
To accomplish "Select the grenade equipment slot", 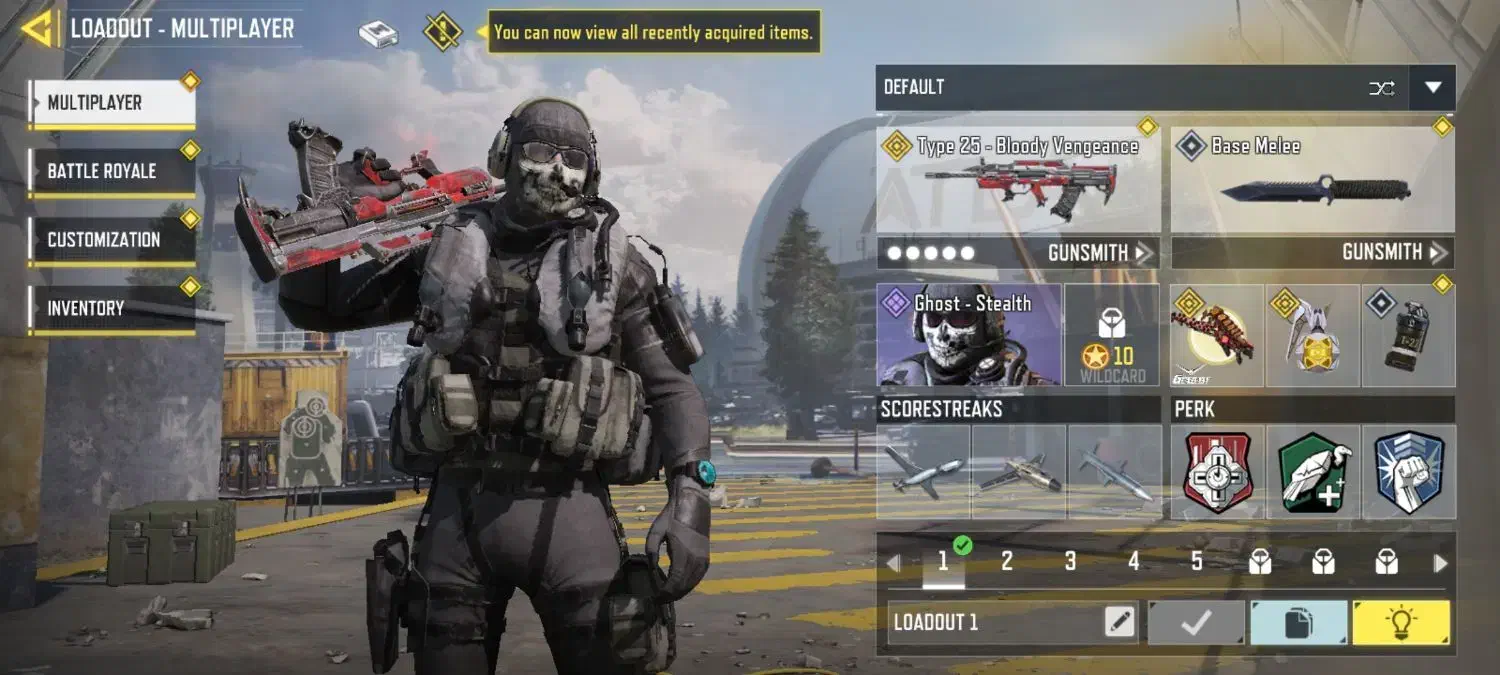I will (x=1409, y=336).
